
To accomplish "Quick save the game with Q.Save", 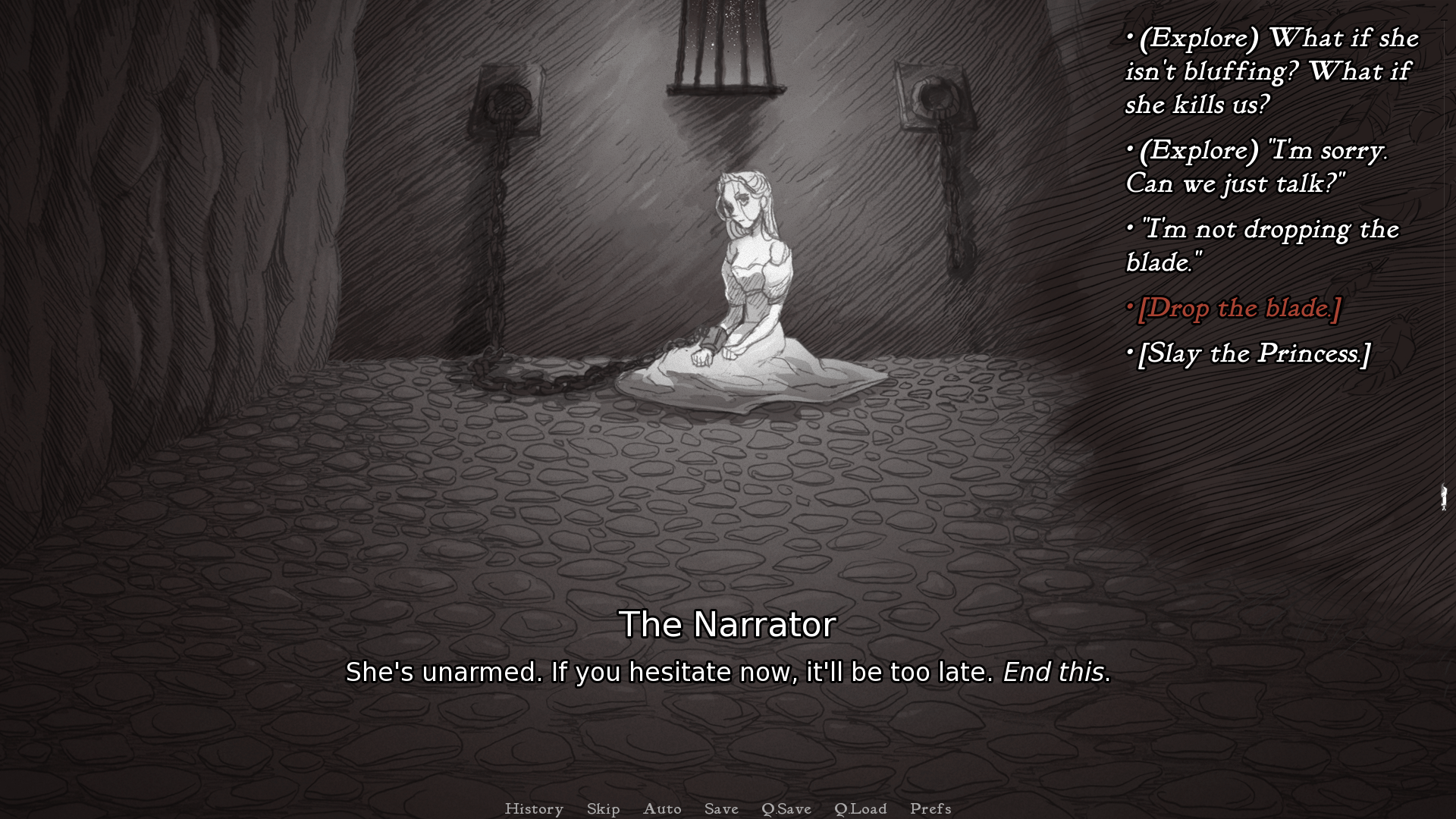I will click(786, 808).
